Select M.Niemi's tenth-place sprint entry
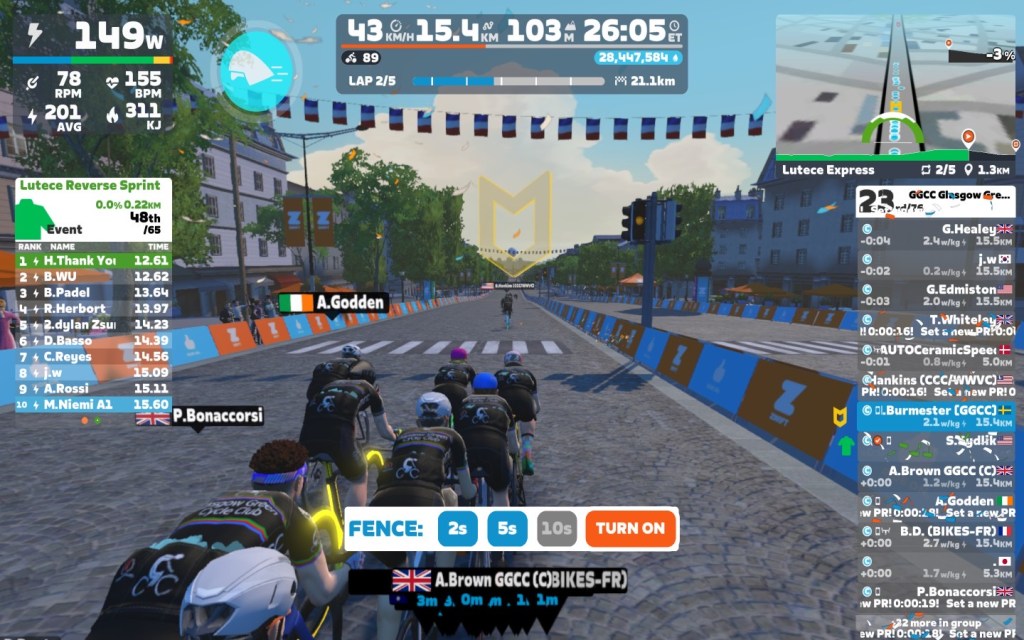This screenshot has width=1024, height=640. pos(93,404)
